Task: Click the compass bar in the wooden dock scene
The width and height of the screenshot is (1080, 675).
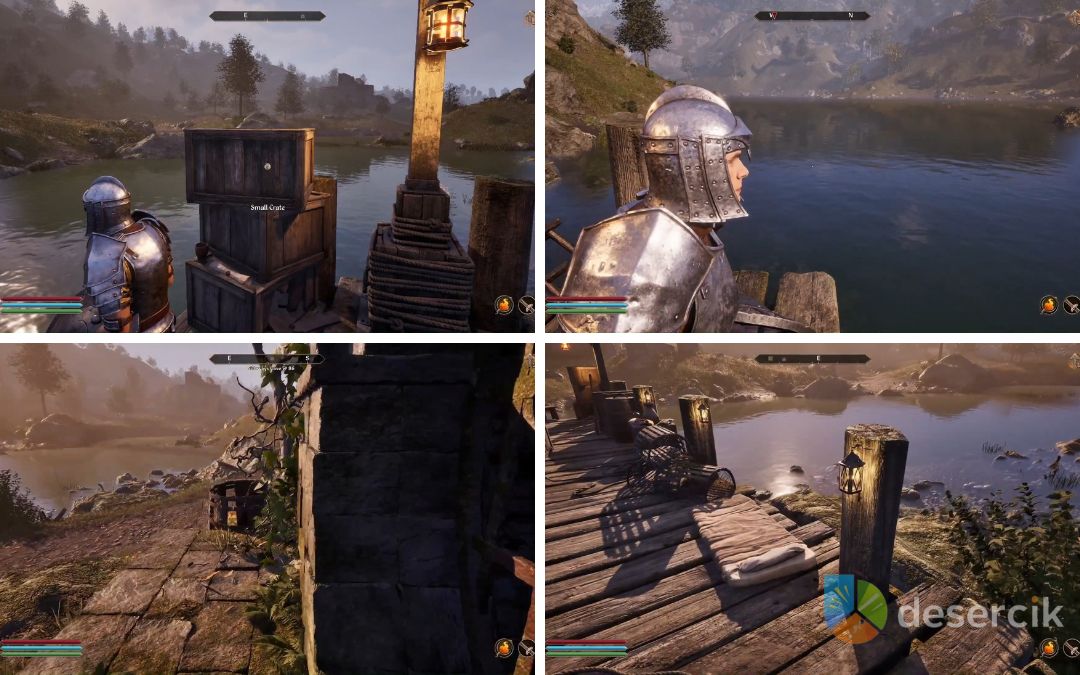Action: (811, 359)
